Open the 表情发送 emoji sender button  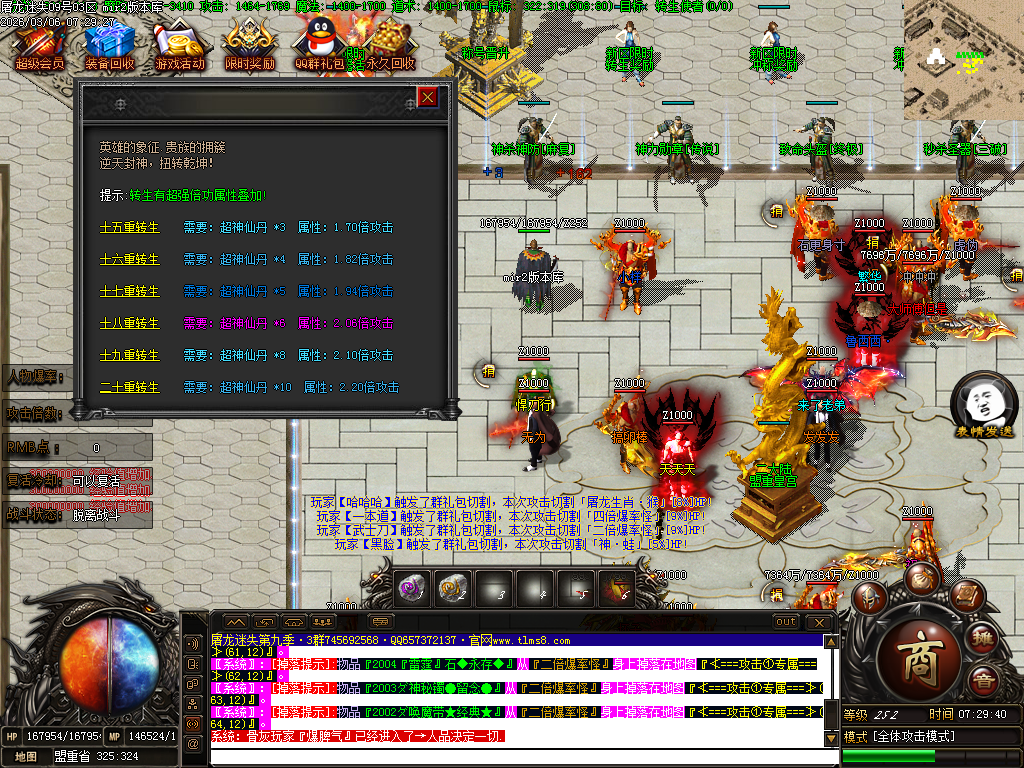982,405
